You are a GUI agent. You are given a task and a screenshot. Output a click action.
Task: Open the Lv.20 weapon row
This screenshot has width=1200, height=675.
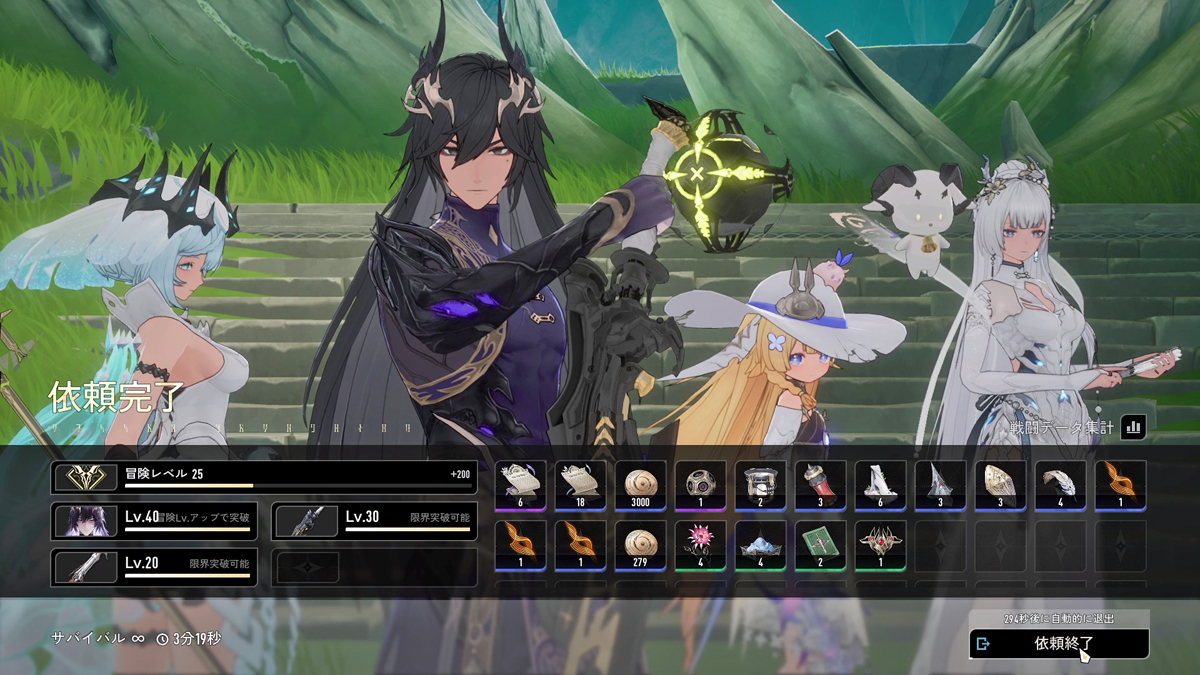(154, 567)
